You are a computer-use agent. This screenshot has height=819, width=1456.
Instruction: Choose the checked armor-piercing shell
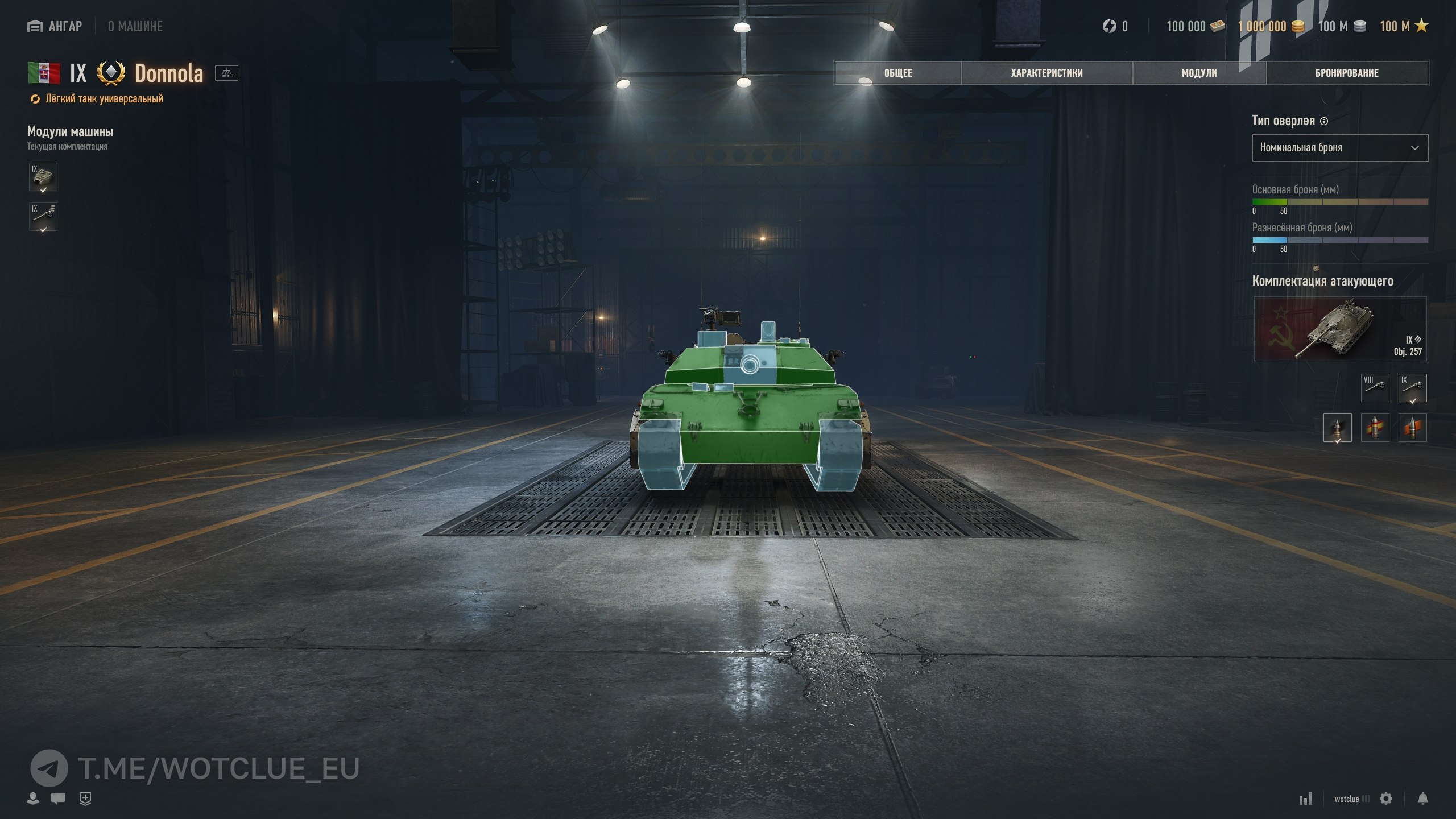click(1337, 428)
